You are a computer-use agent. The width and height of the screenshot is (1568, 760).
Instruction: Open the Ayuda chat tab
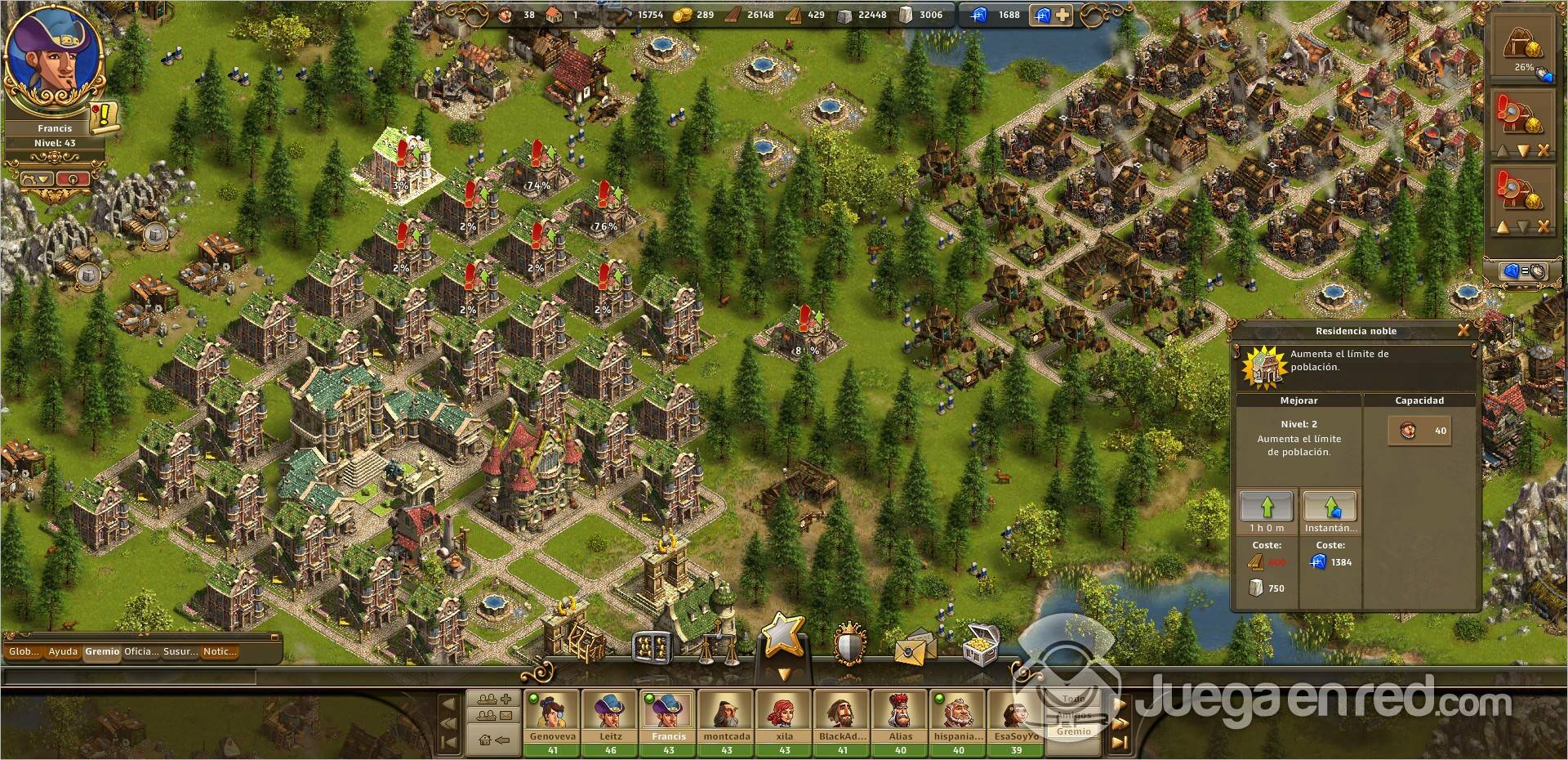click(x=63, y=651)
